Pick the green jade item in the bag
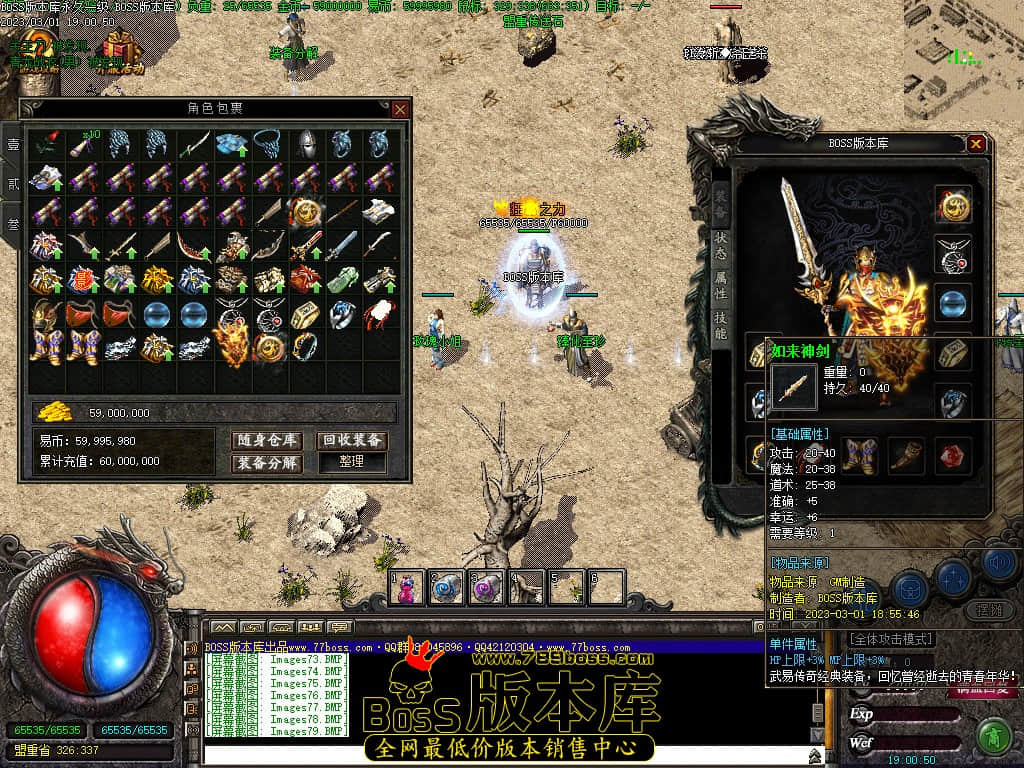Image resolution: width=1024 pixels, height=768 pixels. tap(343, 278)
